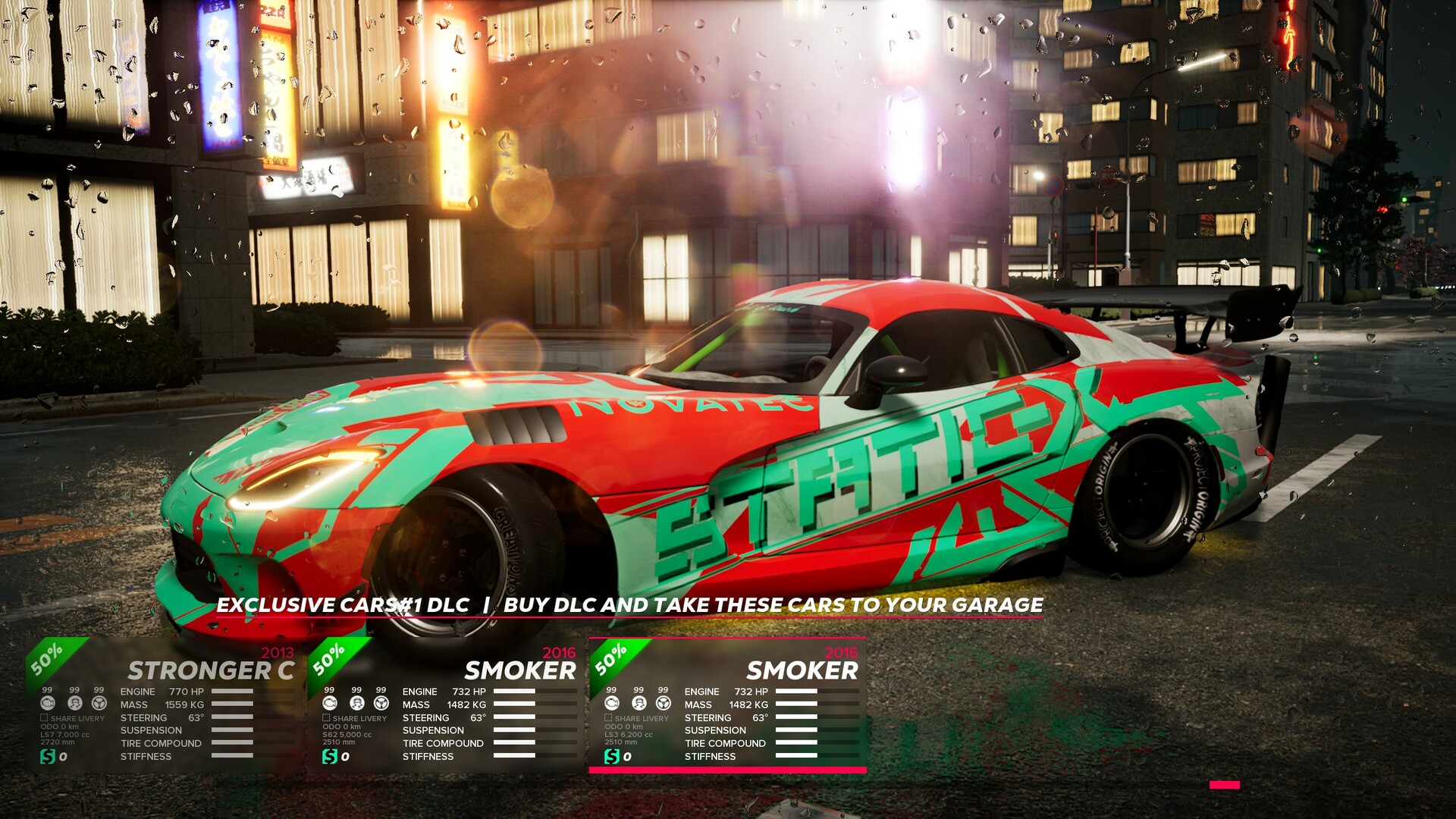The image size is (1456, 819).
Task: Enable Share Livery on the middle Smoker card
Action: [x=326, y=717]
